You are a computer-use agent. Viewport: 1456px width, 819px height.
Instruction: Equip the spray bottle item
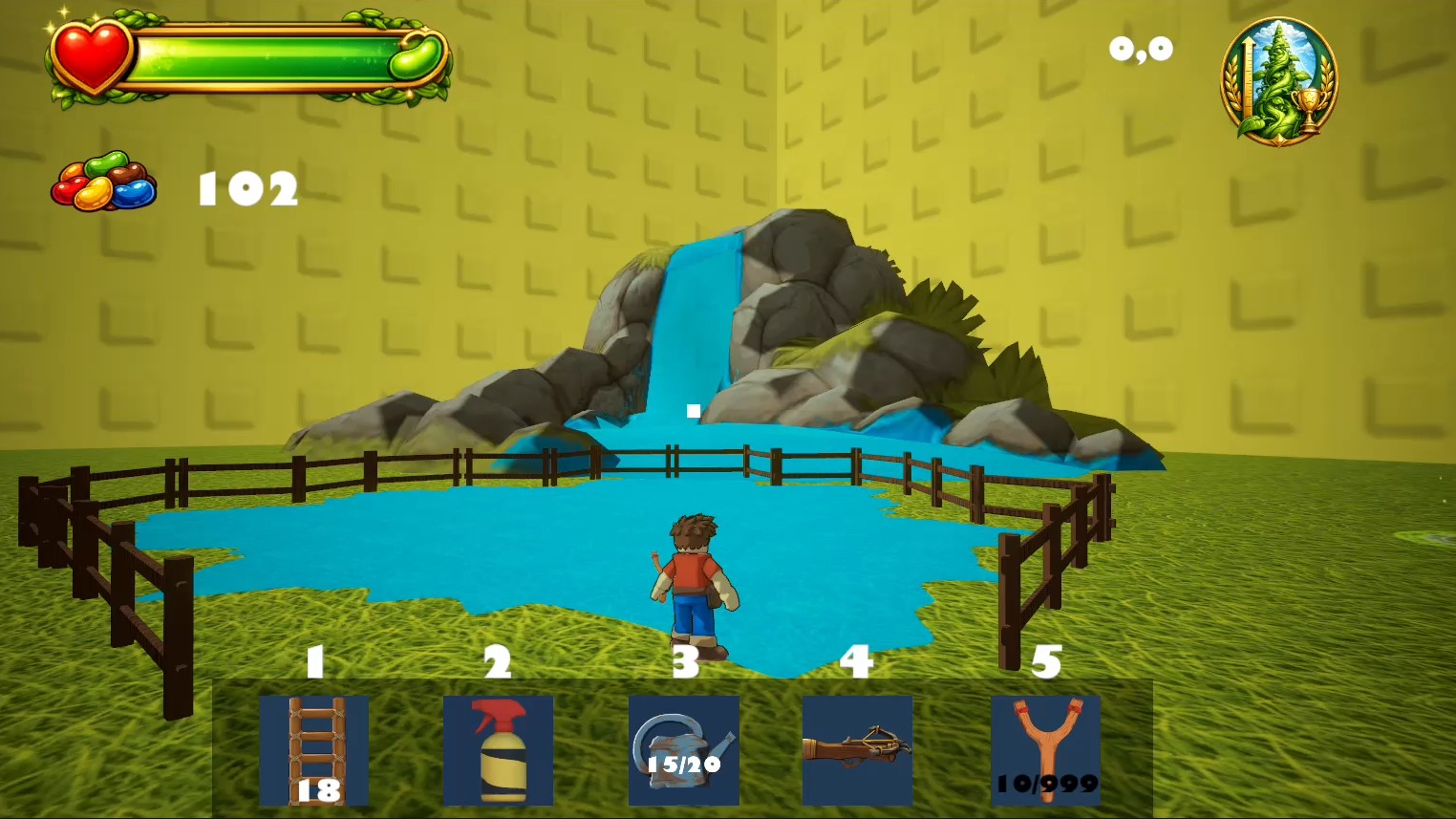click(498, 750)
